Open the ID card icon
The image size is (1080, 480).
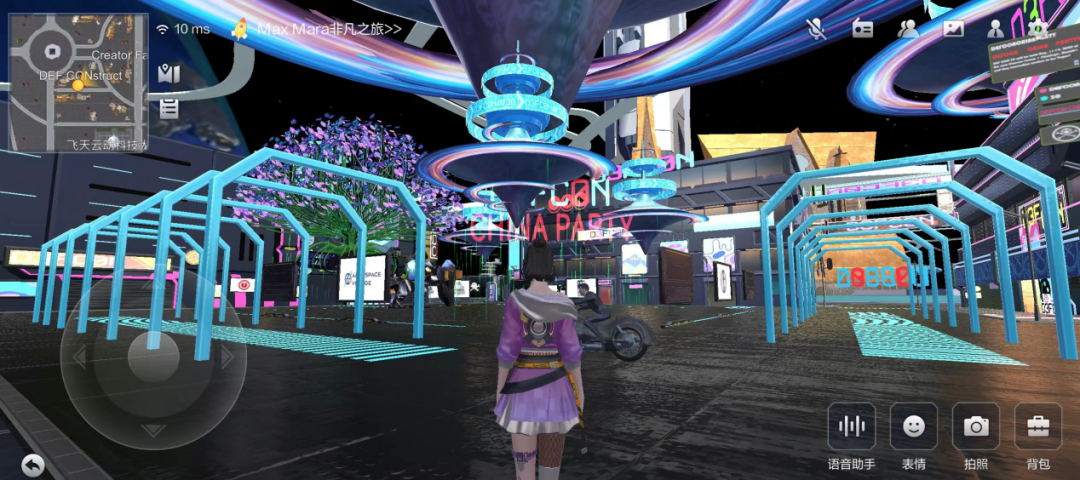tap(862, 29)
